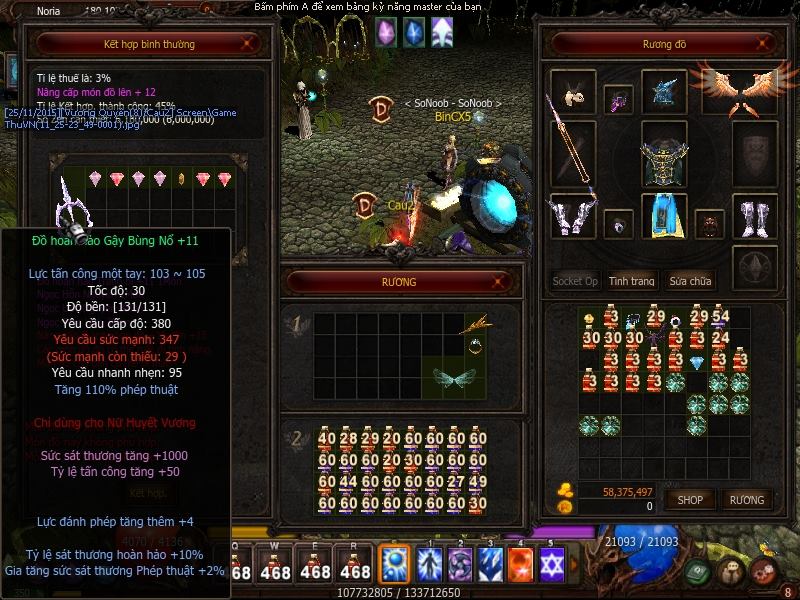Screen dimensions: 800x600
Task: Pick the blue diamond gem in inventory
Action: pos(698,361)
